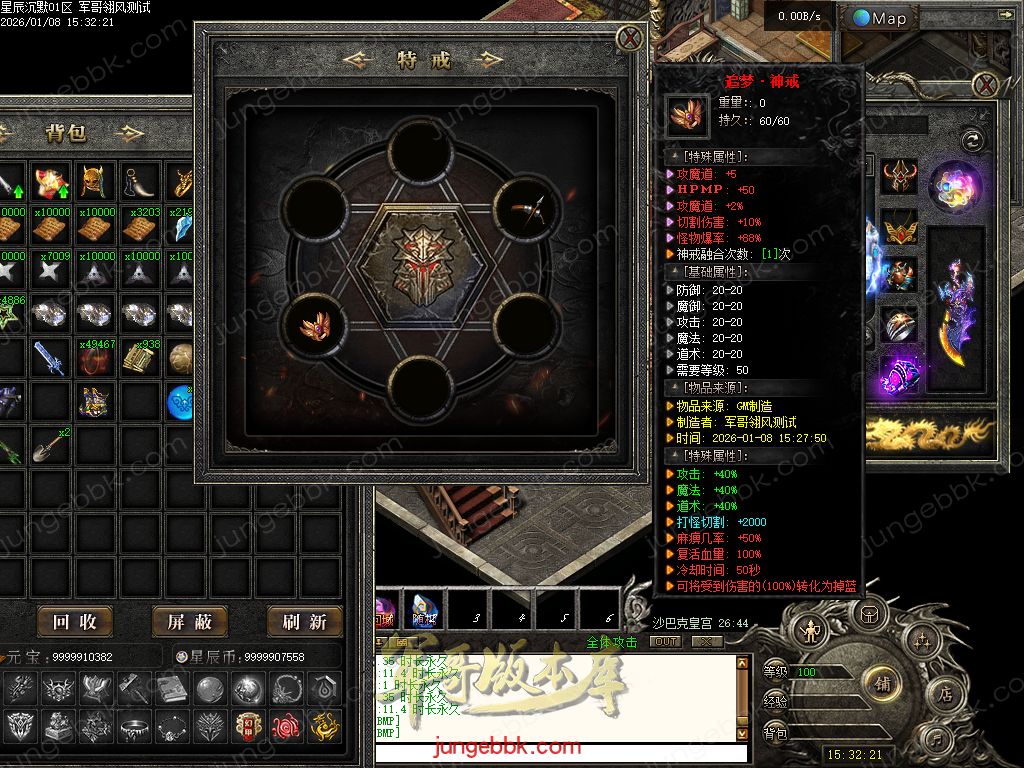Viewport: 1024px width, 768px height.
Task: Click the rotate arrows button on equipment panel
Action: coord(970,140)
